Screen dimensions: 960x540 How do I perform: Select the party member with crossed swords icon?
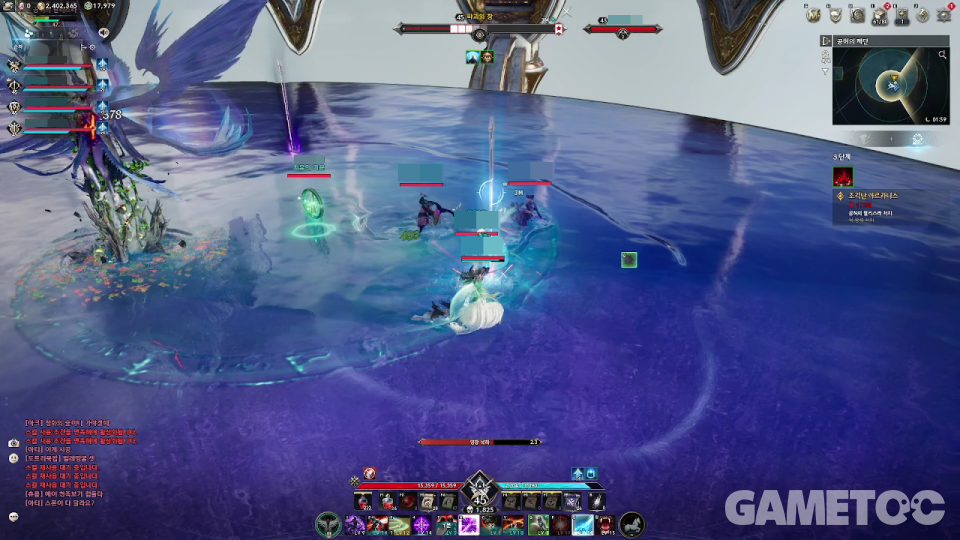[15, 65]
